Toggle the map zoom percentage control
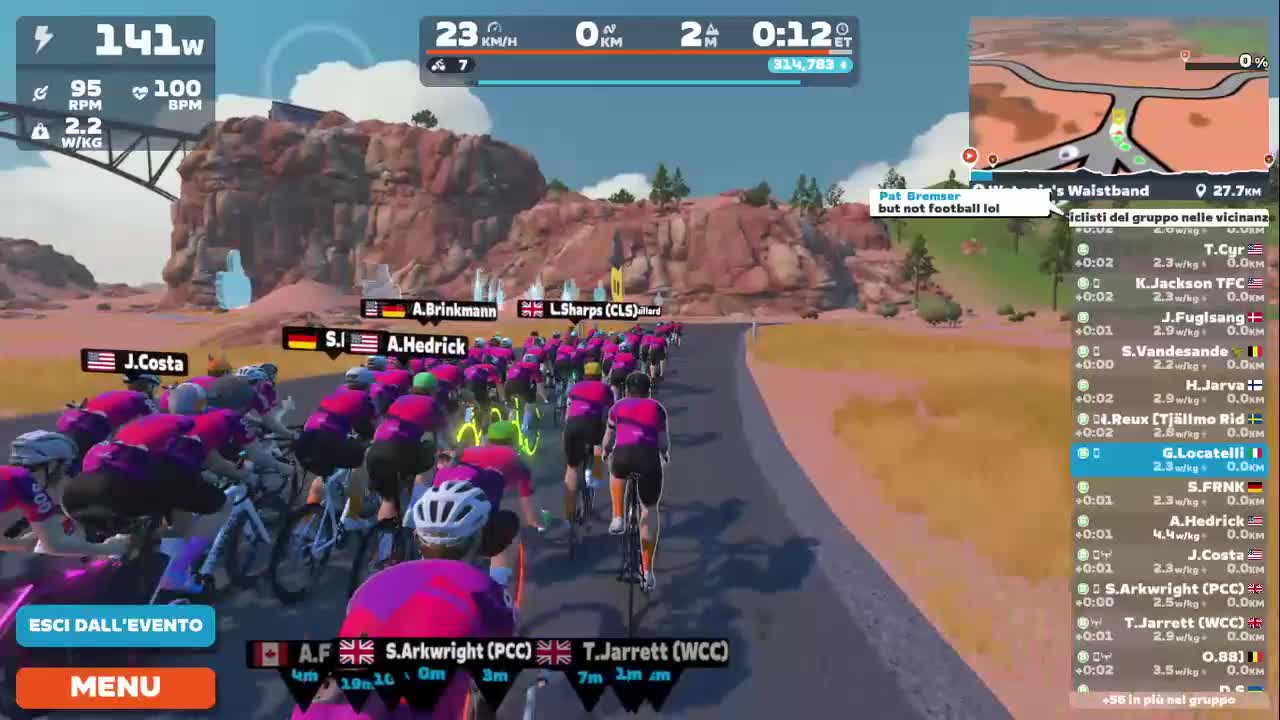This screenshot has width=1280, height=720. [1252, 61]
